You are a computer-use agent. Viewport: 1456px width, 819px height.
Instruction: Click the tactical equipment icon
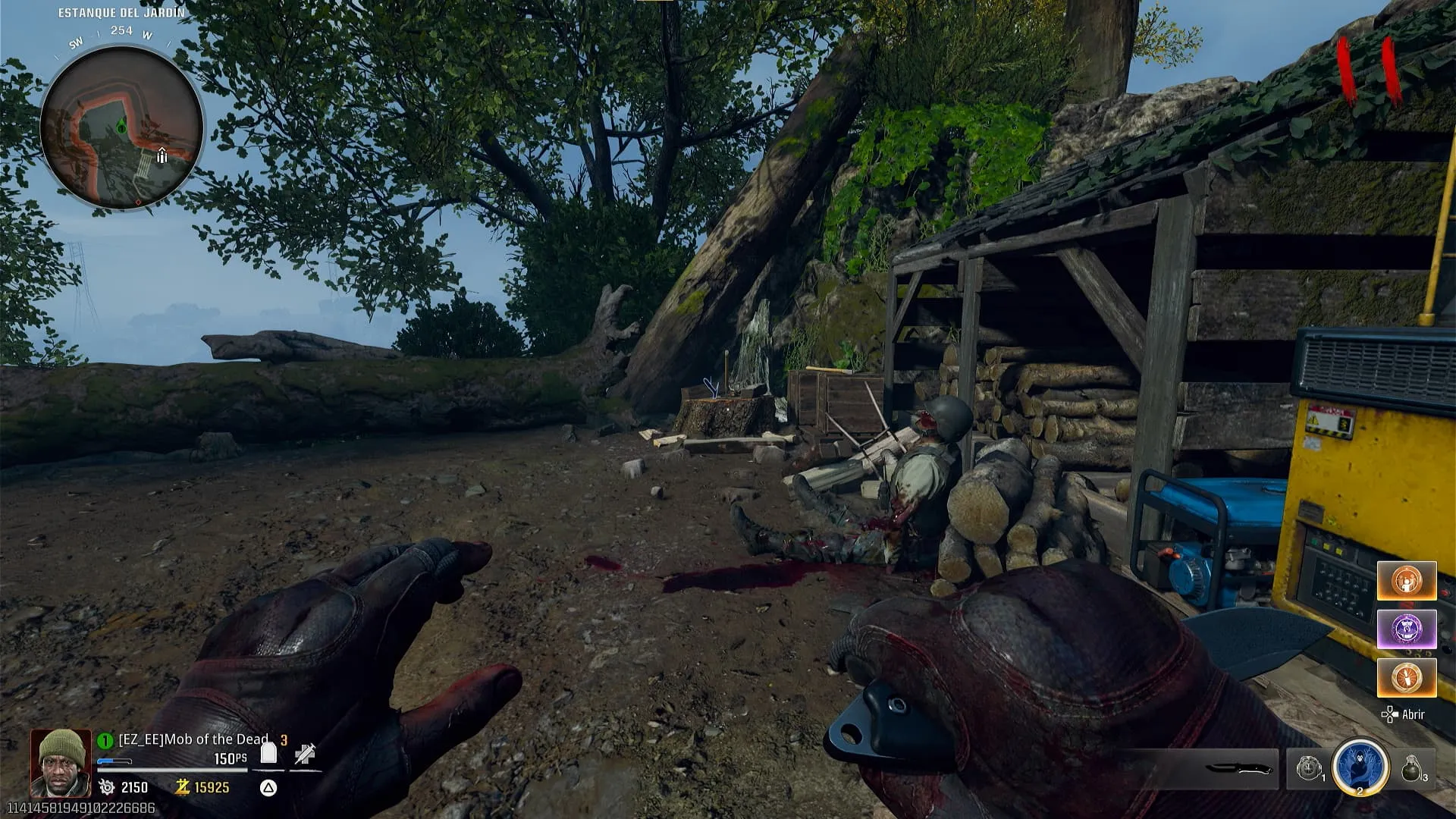pos(1309,769)
